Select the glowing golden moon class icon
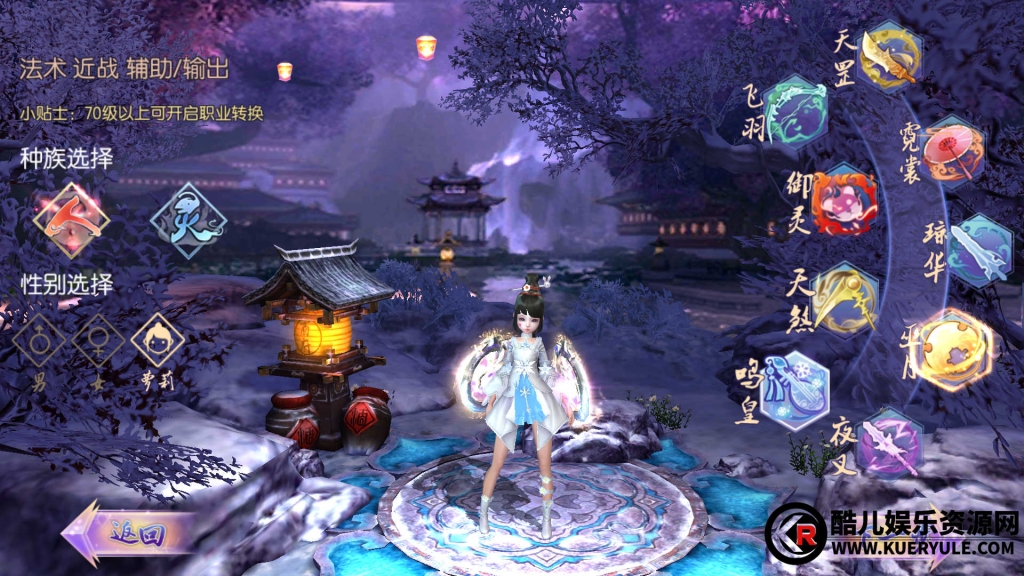The image size is (1024, 576). [x=955, y=349]
